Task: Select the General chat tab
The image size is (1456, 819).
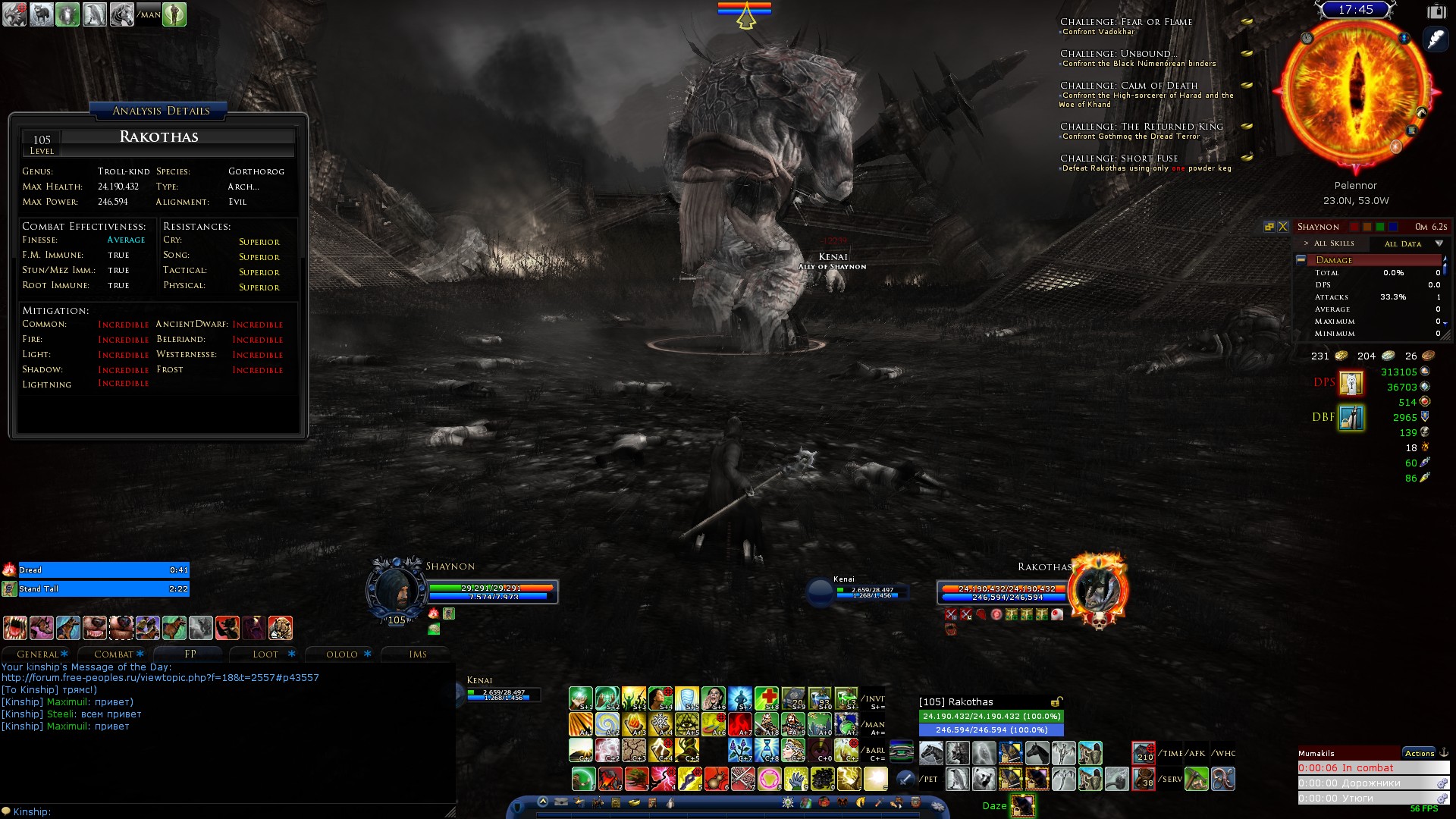Action: pos(38,654)
